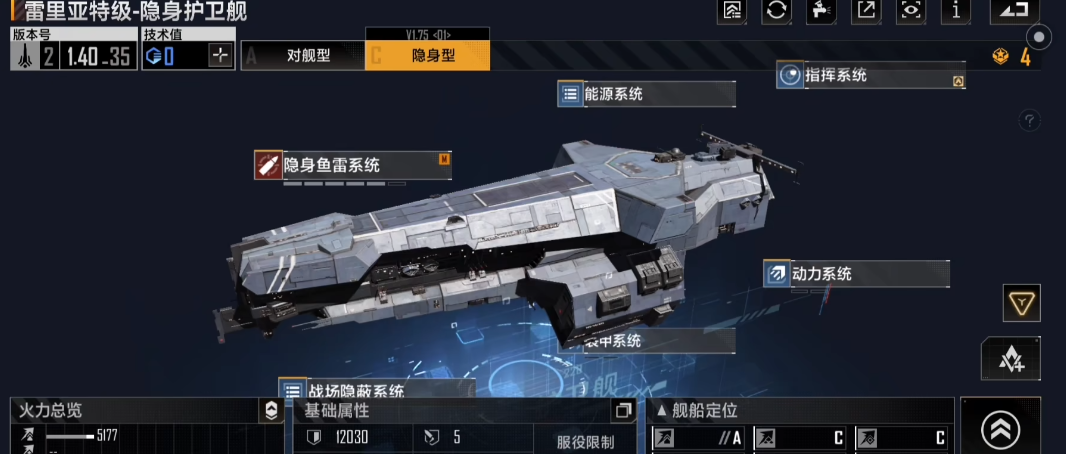Toggle the eye view mode icon
The width and height of the screenshot is (1066, 454).
tap(910, 11)
